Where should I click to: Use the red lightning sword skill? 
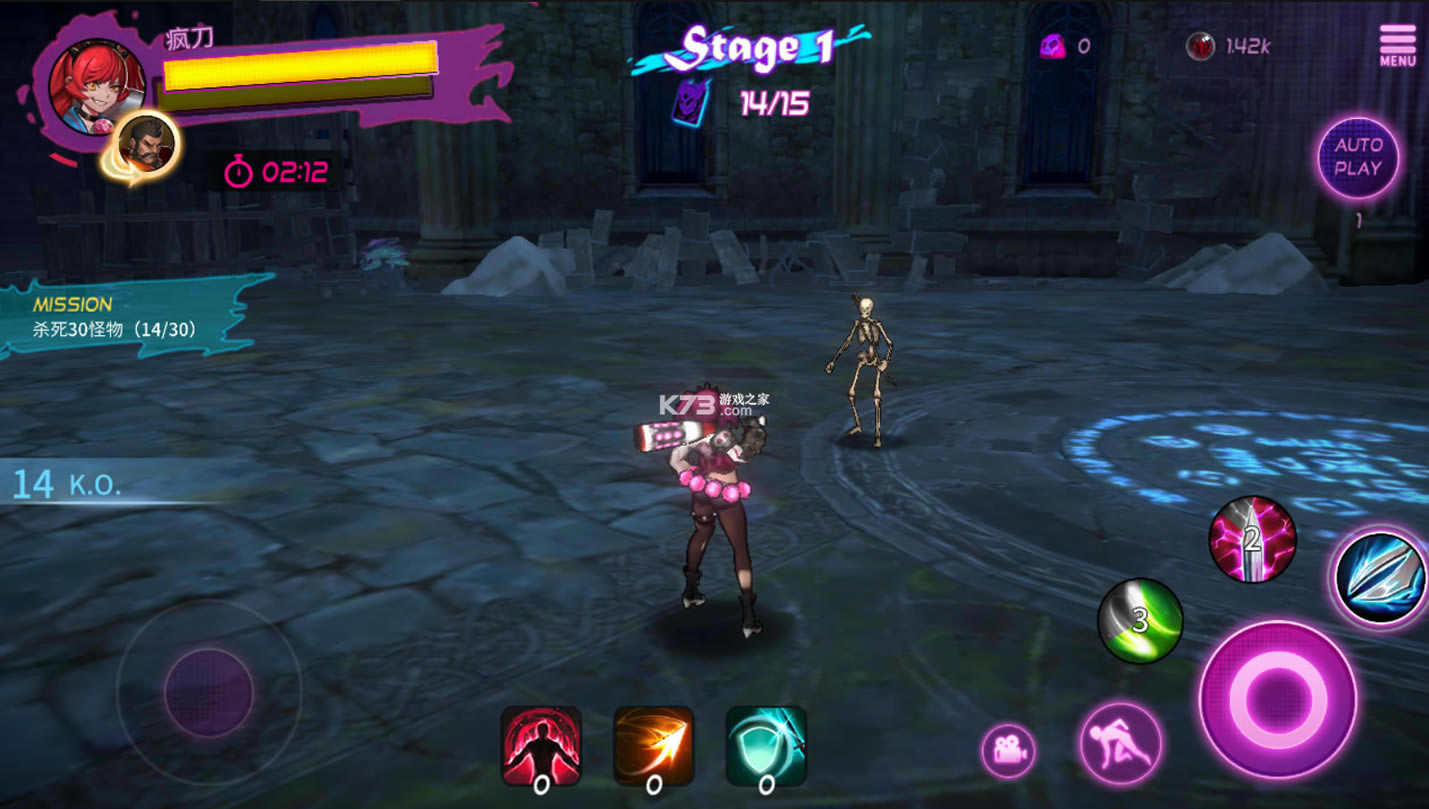point(1252,539)
